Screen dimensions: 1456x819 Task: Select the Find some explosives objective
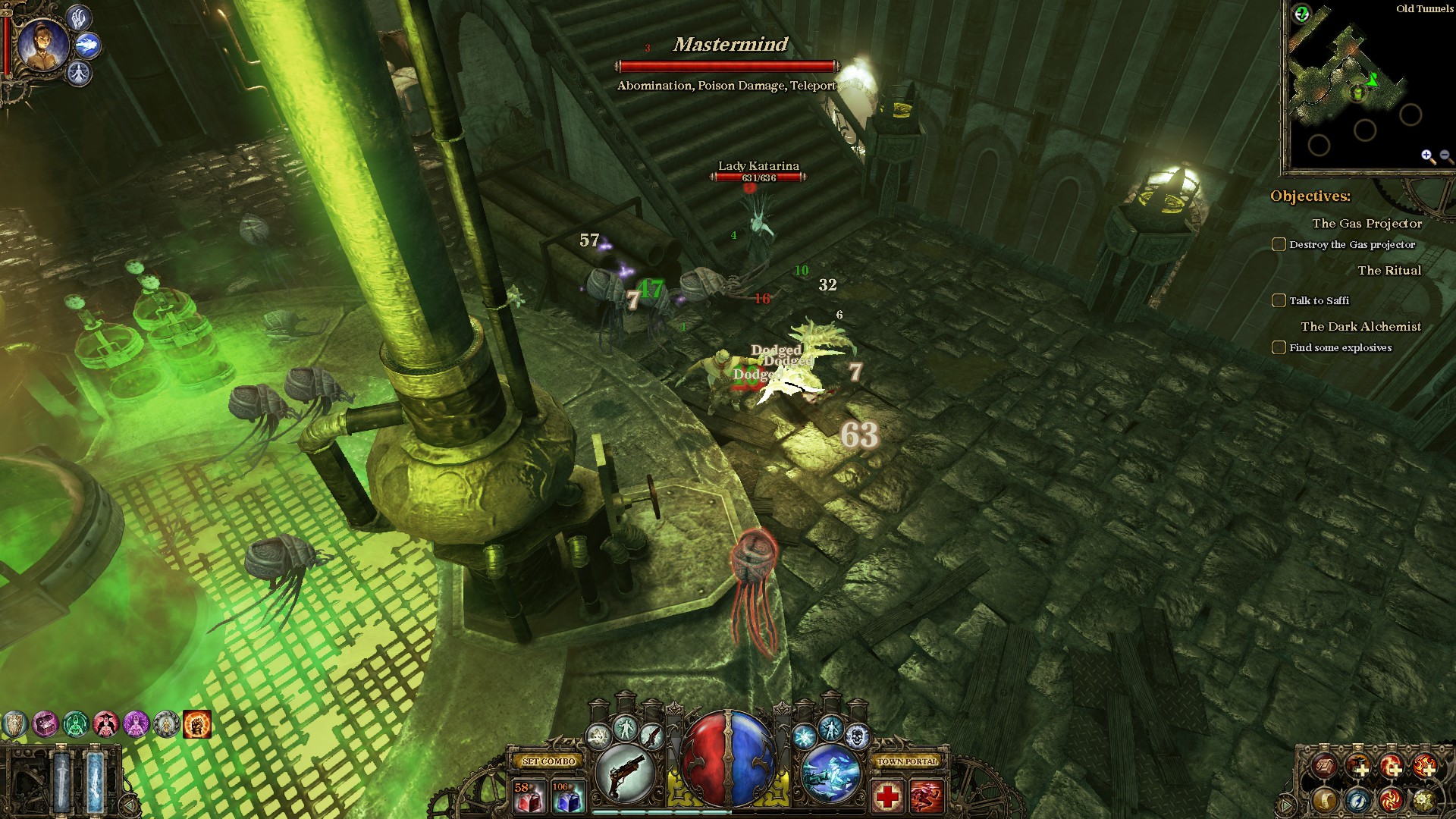point(1340,347)
